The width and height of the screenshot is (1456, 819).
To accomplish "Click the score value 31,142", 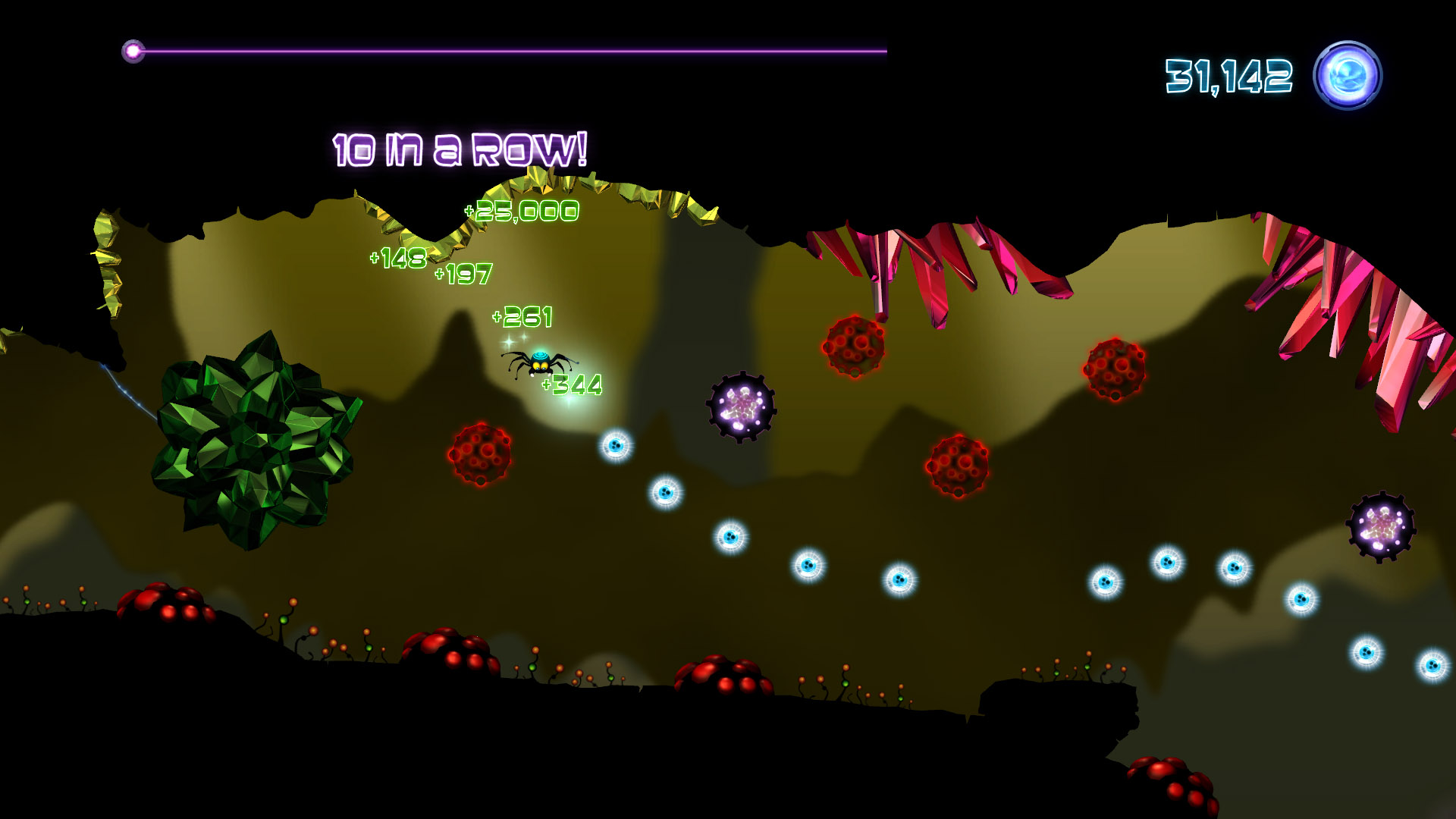I will pyautogui.click(x=1227, y=74).
